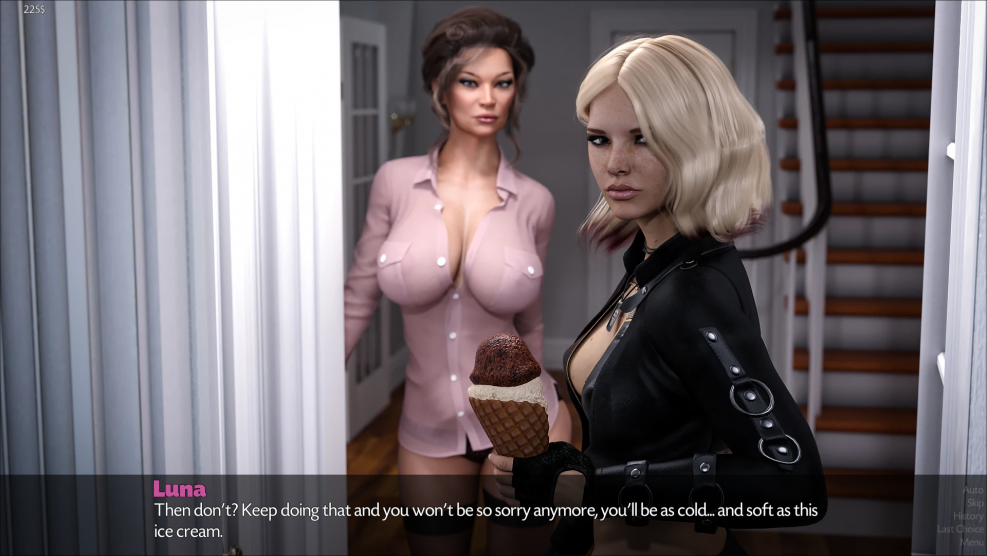Screen dimensions: 987x556
Task: Open the game Menu
Action: pyautogui.click(x=970, y=542)
